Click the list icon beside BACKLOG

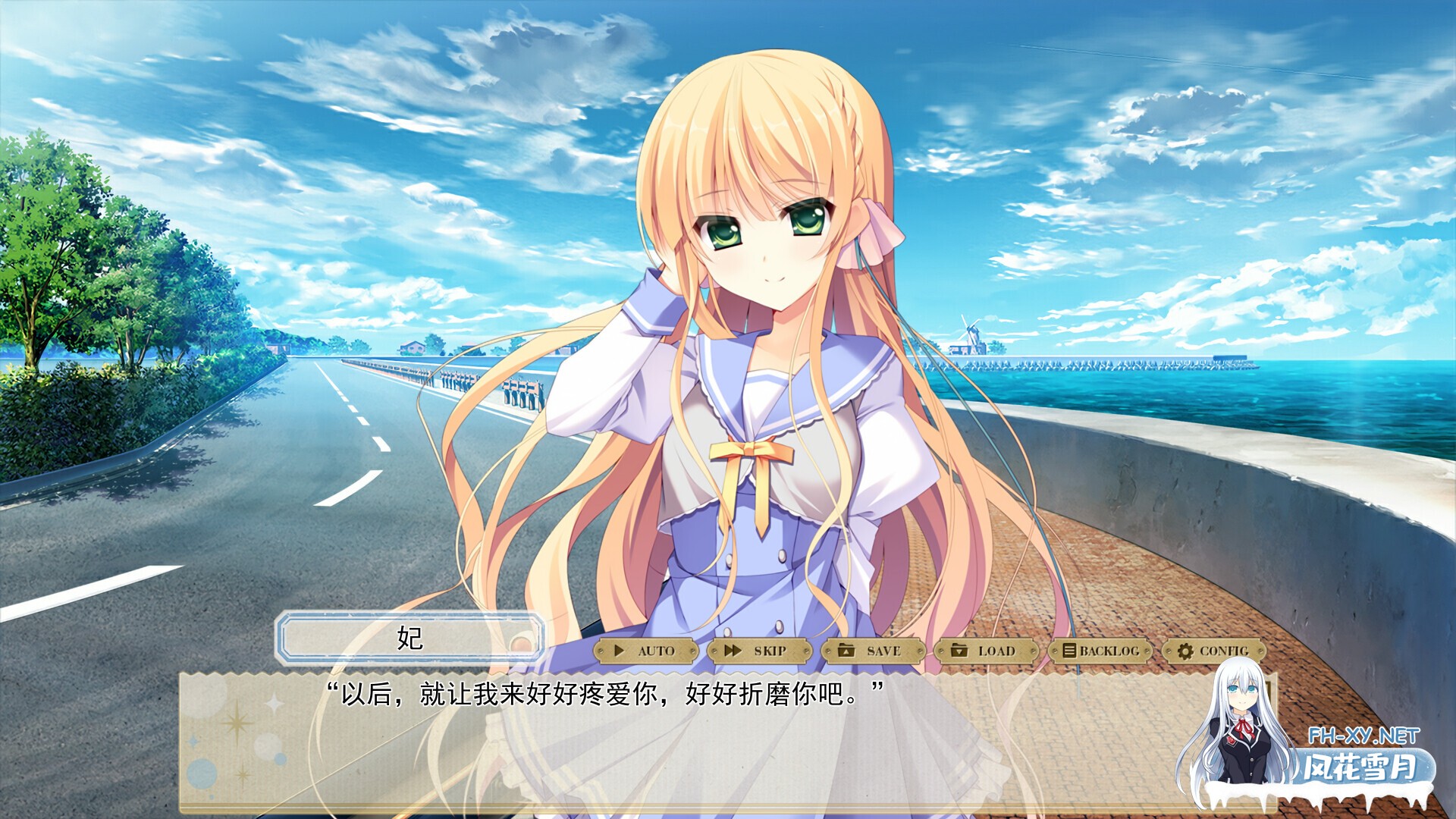pyautogui.click(x=1068, y=650)
